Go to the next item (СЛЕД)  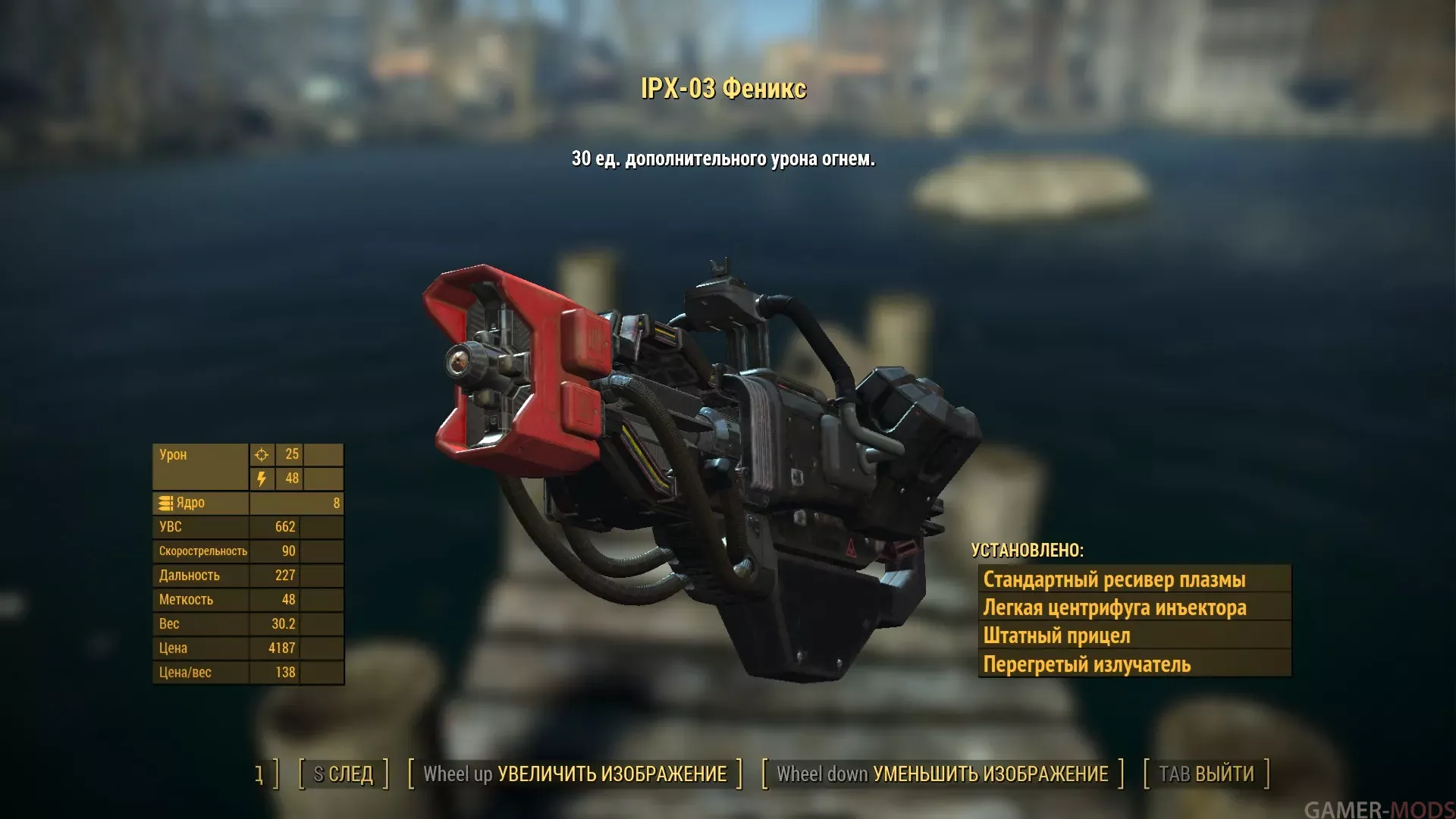(344, 774)
